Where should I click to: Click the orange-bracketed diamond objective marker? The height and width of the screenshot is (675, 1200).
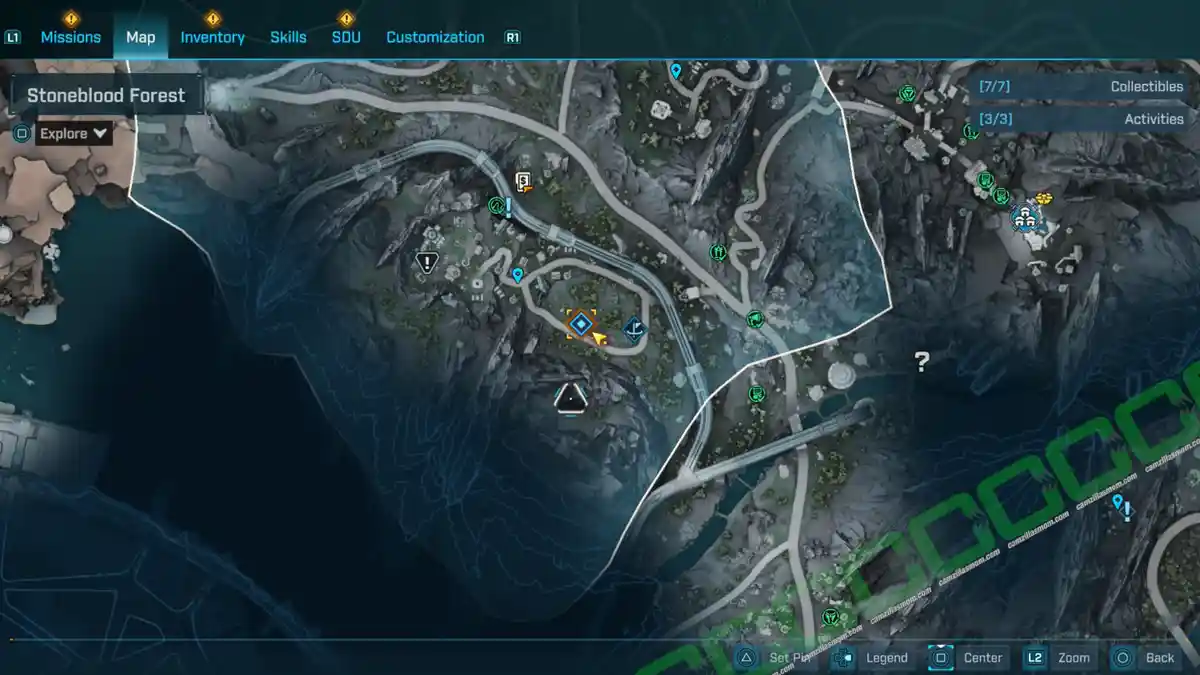click(580, 323)
